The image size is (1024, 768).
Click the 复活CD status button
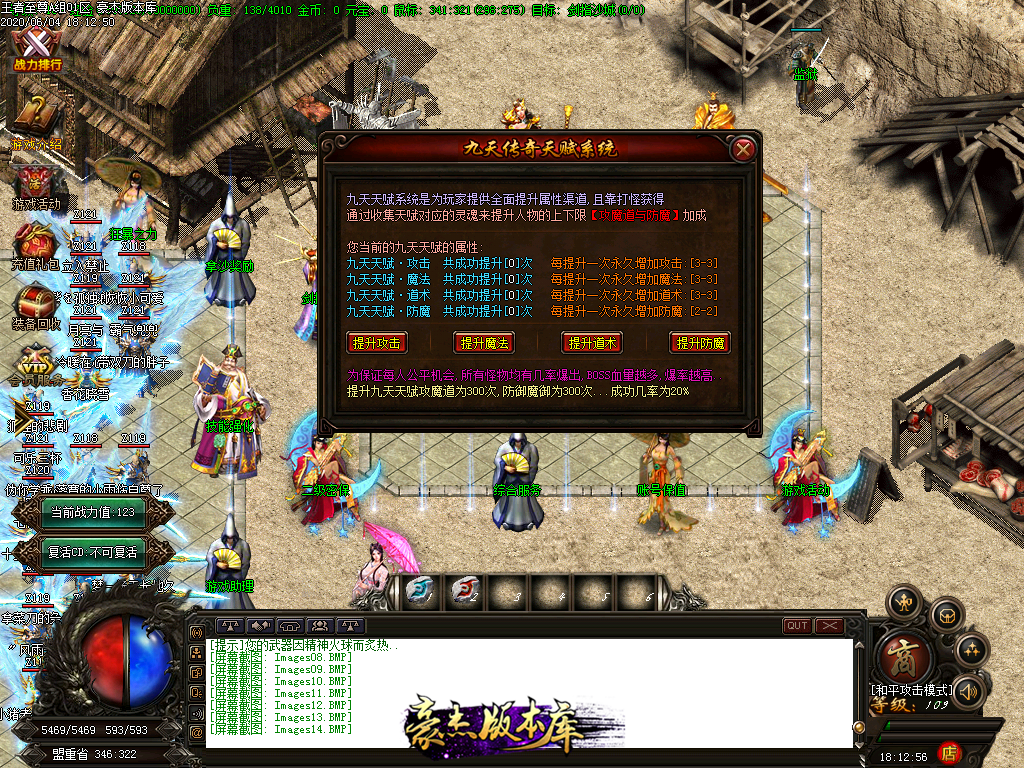(x=93, y=552)
